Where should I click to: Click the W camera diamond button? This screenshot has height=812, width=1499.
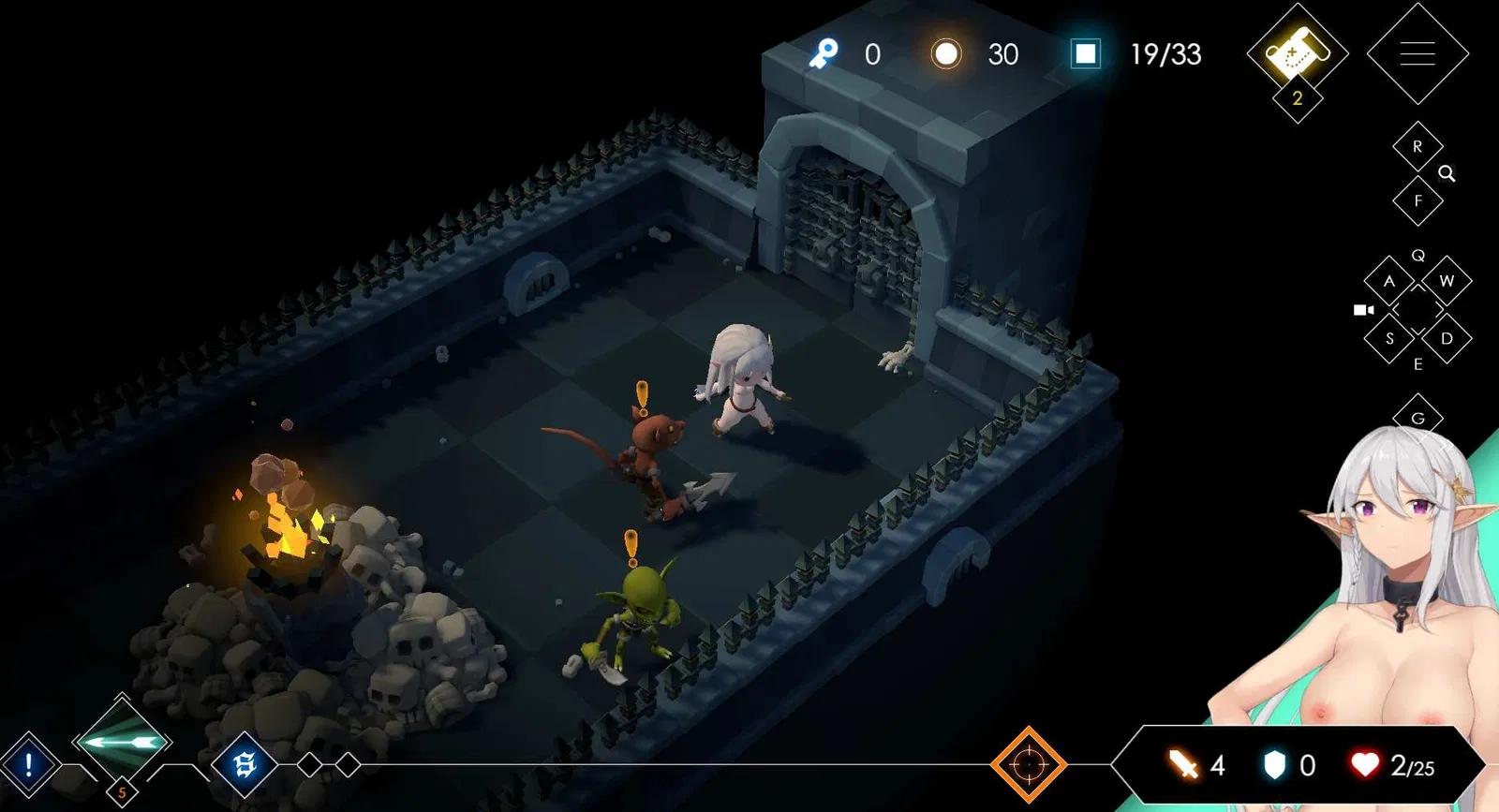(x=1447, y=281)
